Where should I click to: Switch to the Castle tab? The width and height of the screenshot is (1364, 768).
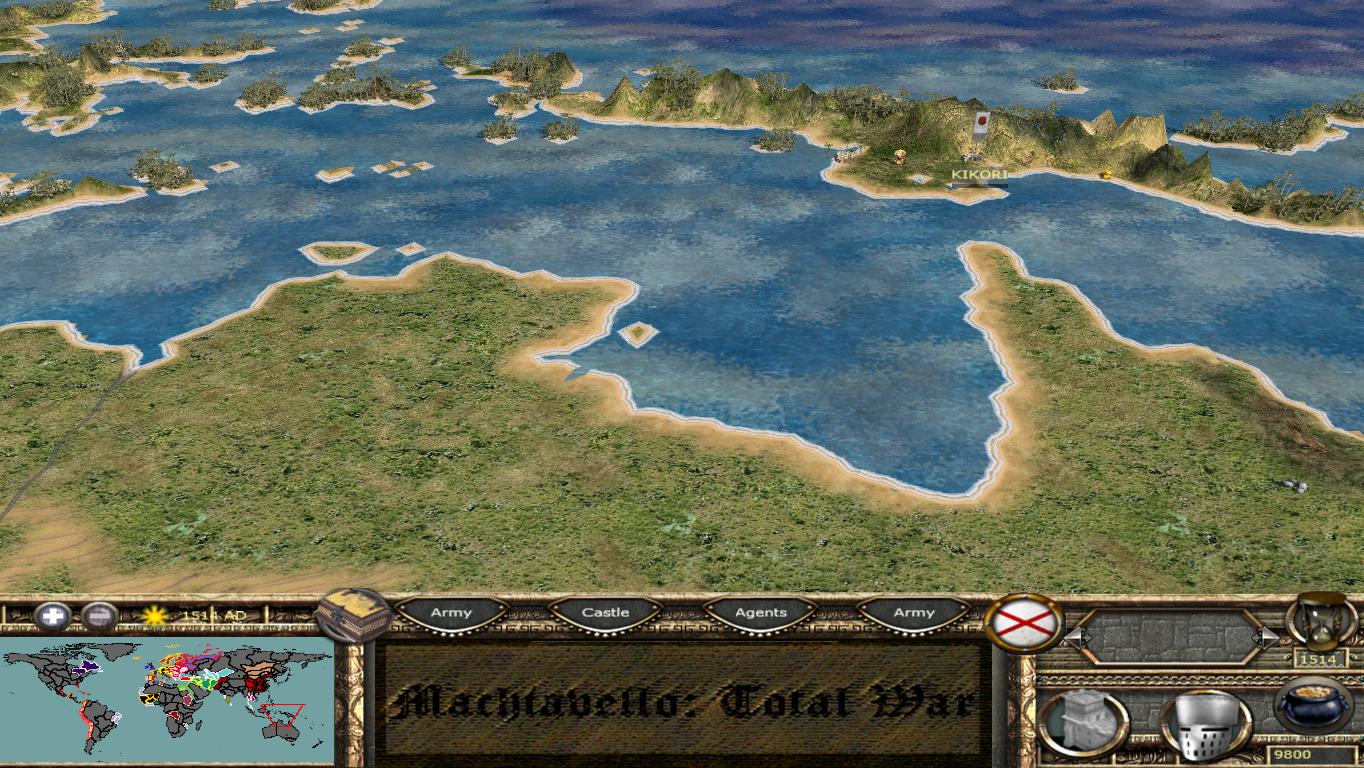click(607, 612)
